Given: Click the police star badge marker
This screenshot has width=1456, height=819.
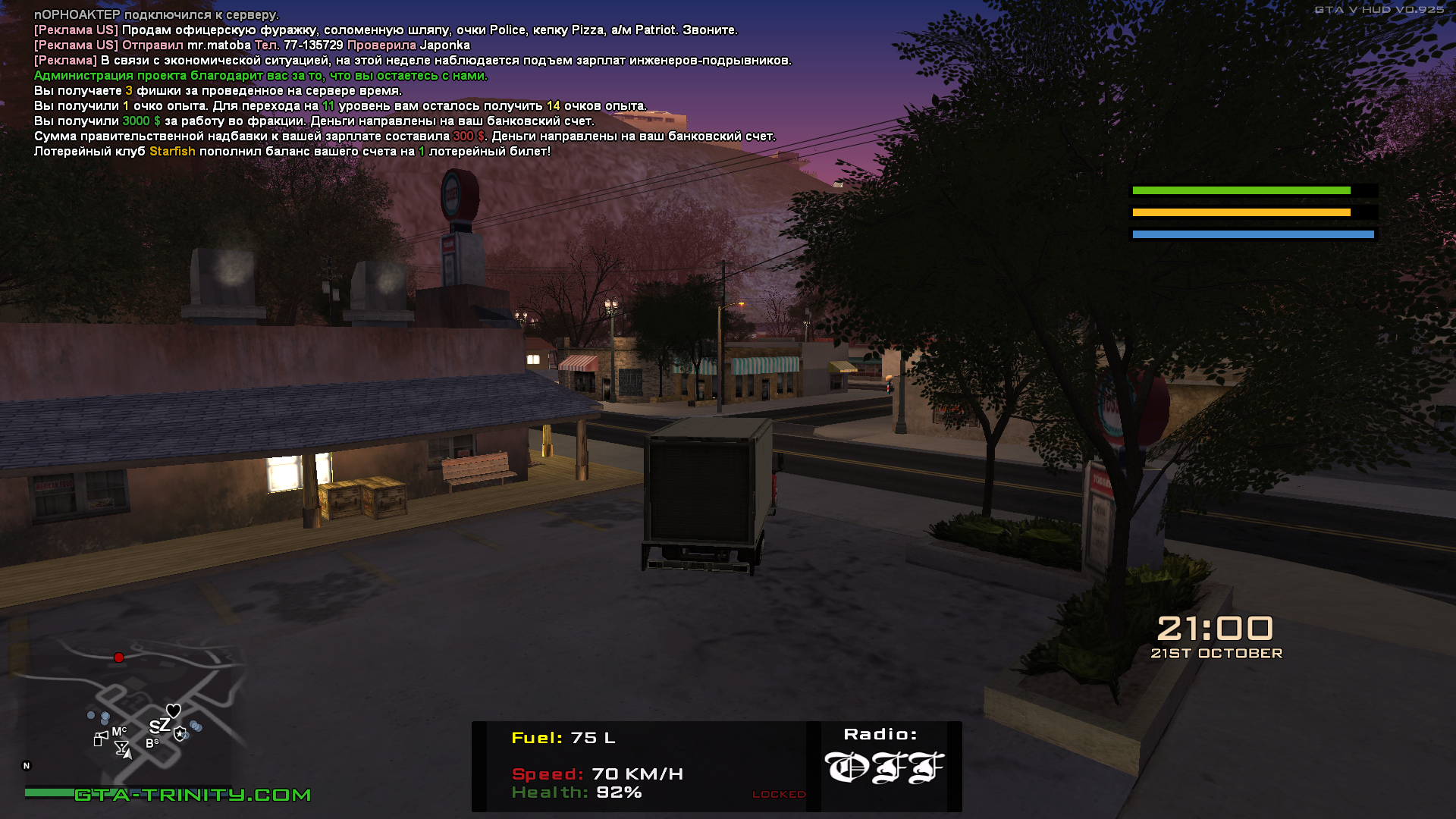Looking at the screenshot, I should coord(180,733).
